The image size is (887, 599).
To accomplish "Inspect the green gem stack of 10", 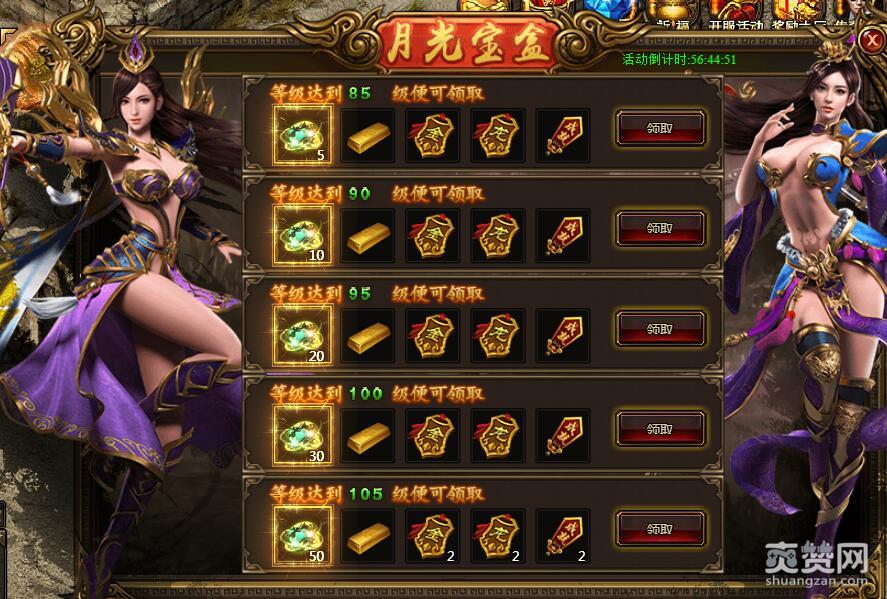I will tap(302, 236).
